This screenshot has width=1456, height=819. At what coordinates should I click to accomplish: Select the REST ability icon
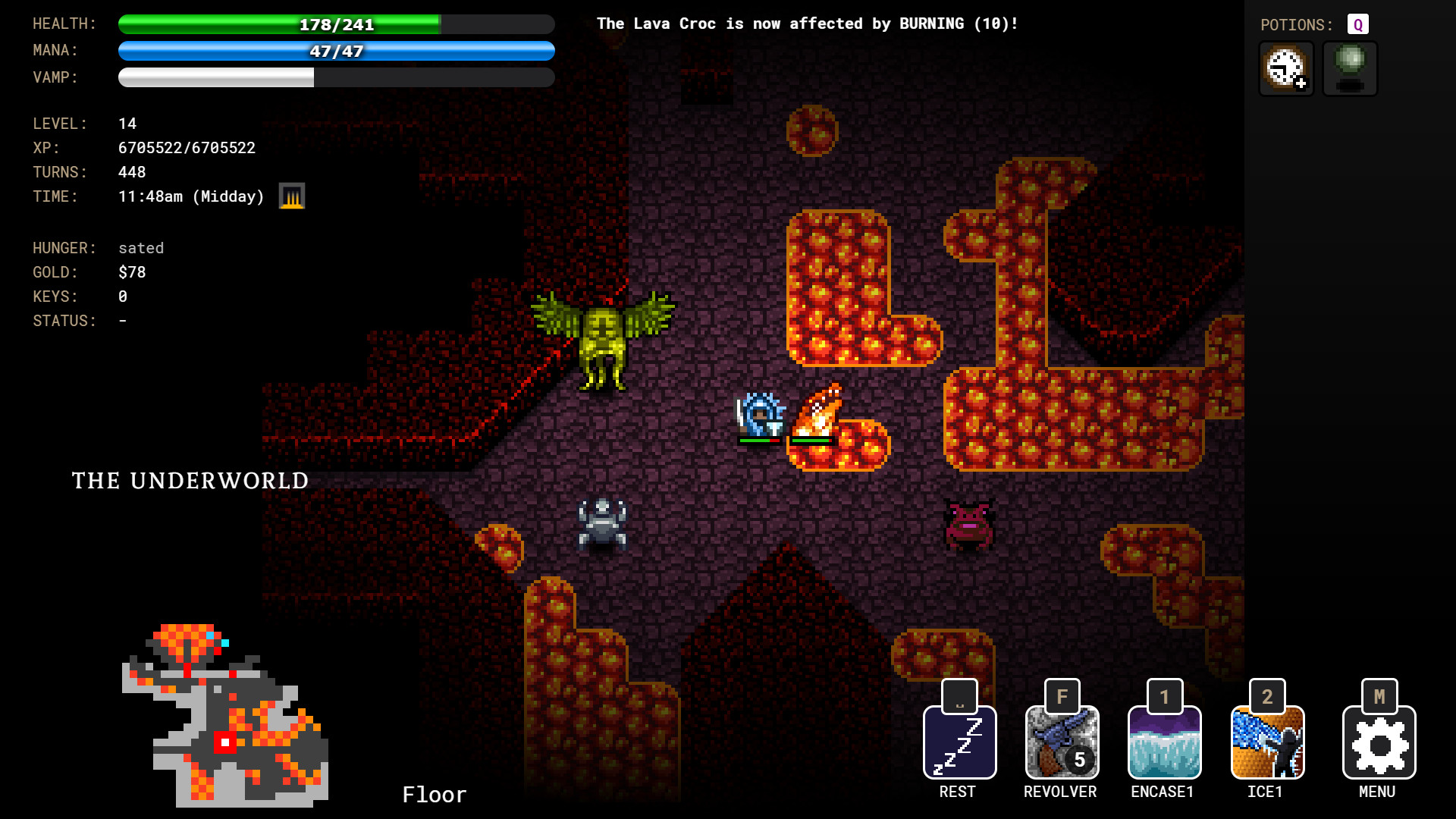tap(959, 742)
